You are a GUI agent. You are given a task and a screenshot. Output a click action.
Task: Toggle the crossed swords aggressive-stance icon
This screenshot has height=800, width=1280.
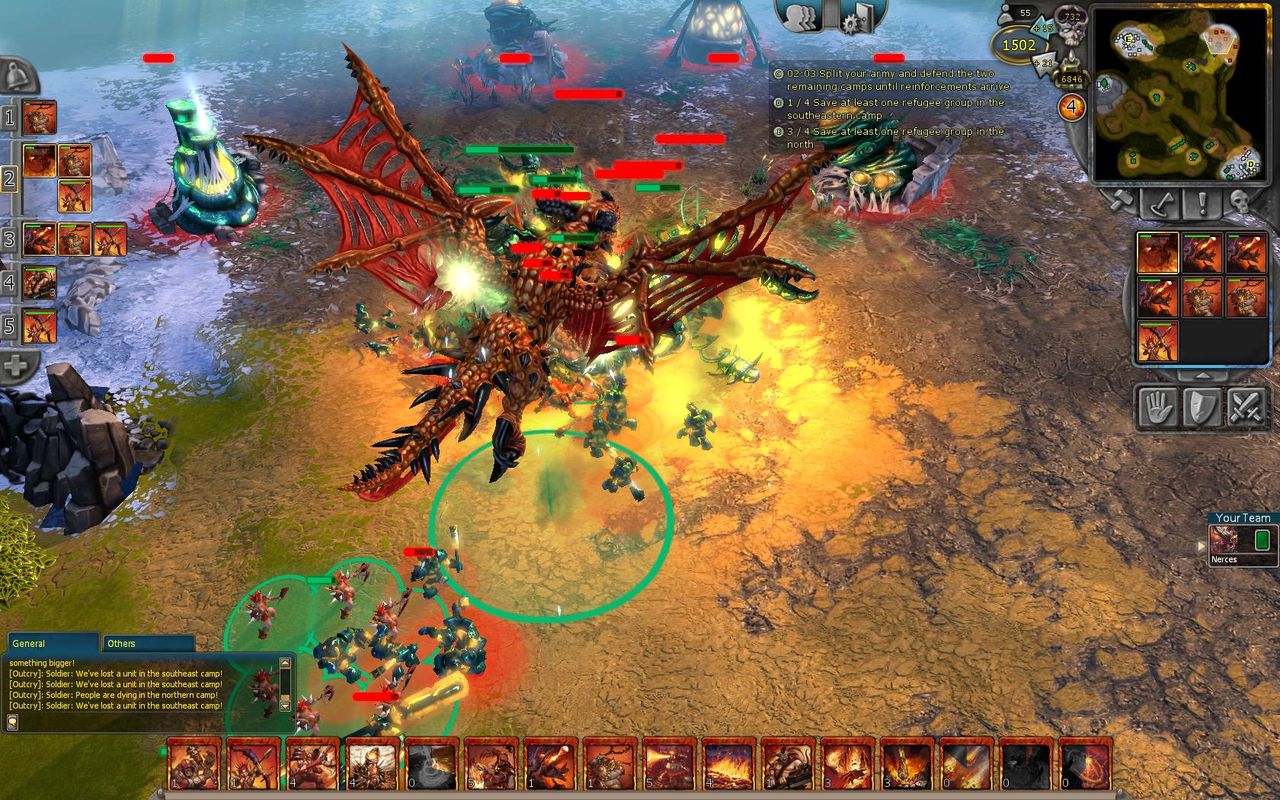(x=1248, y=406)
